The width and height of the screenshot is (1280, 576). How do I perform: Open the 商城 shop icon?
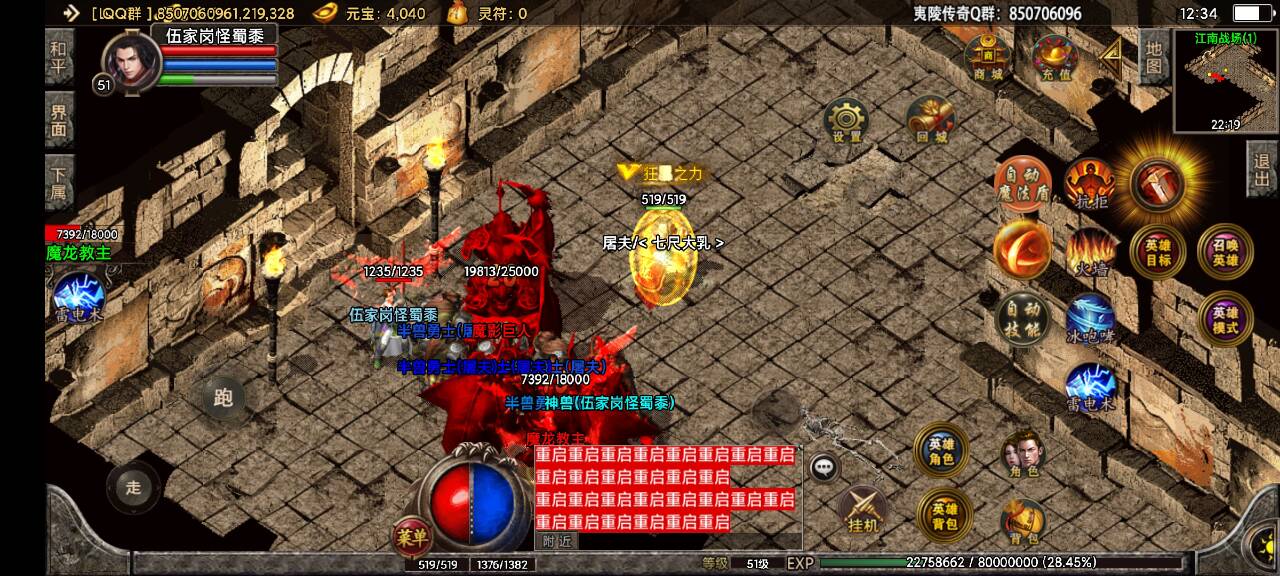point(988,58)
